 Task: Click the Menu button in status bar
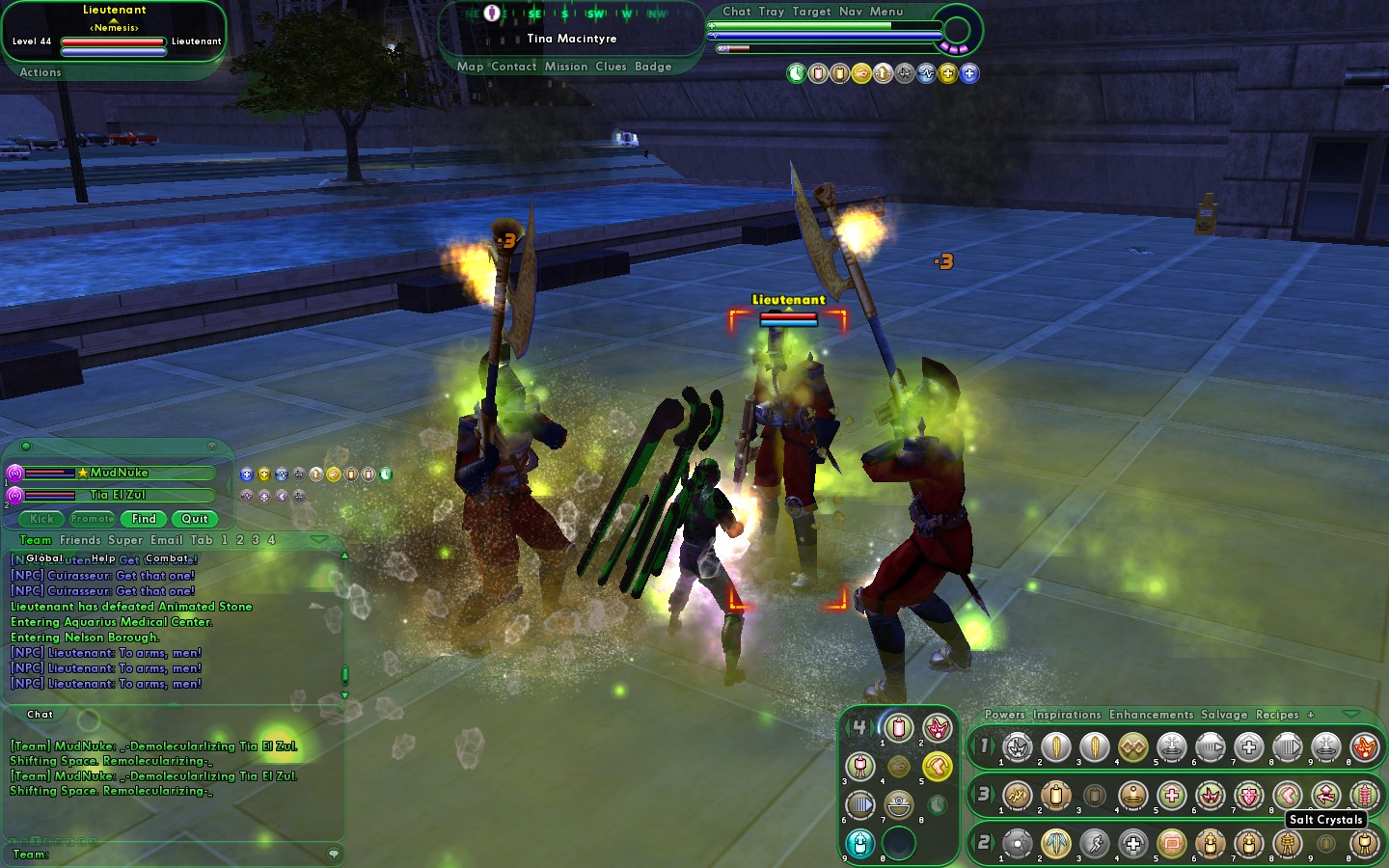pyautogui.click(x=886, y=12)
